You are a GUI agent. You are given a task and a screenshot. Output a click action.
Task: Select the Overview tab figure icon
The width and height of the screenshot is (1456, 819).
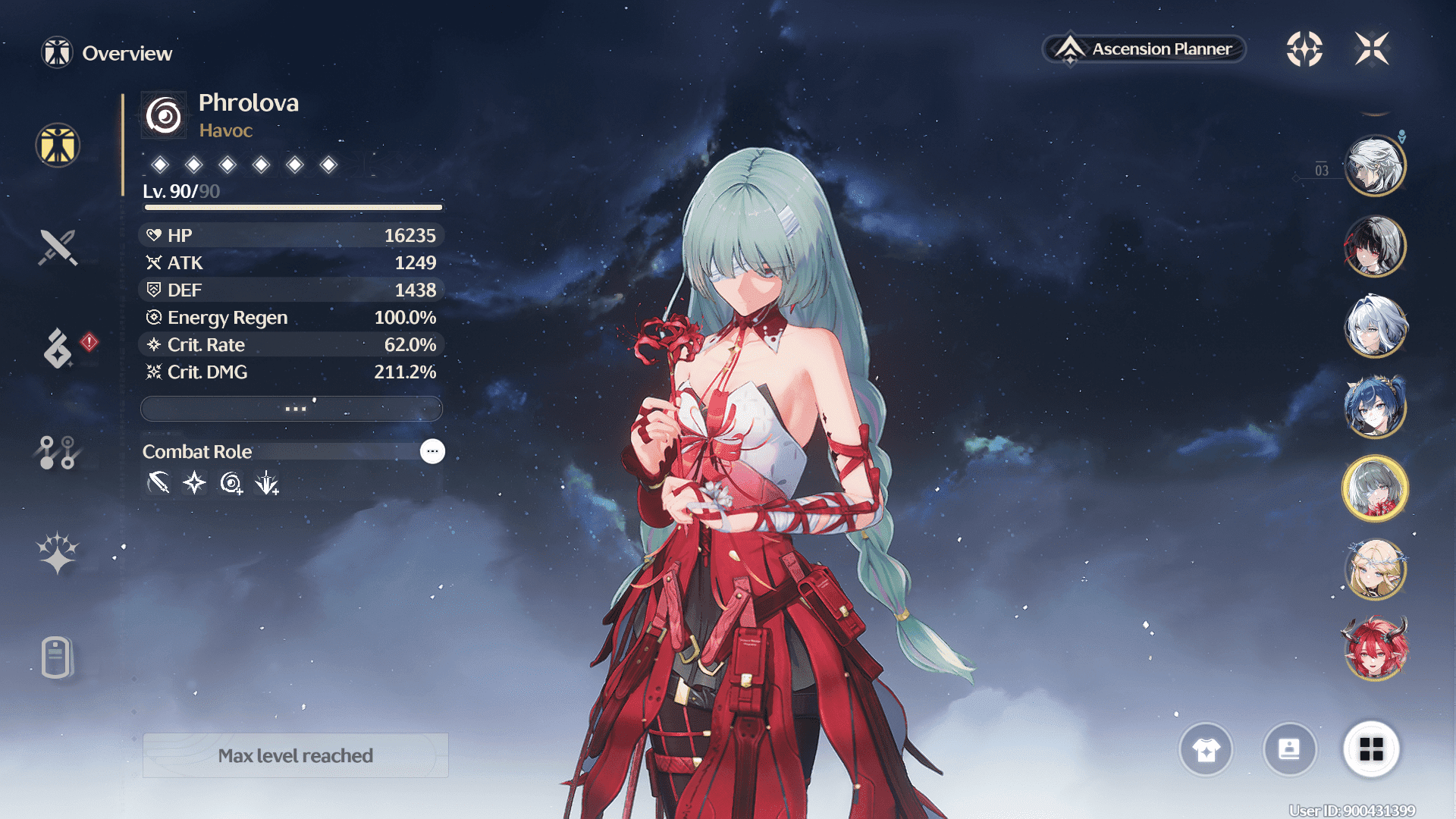tap(58, 145)
